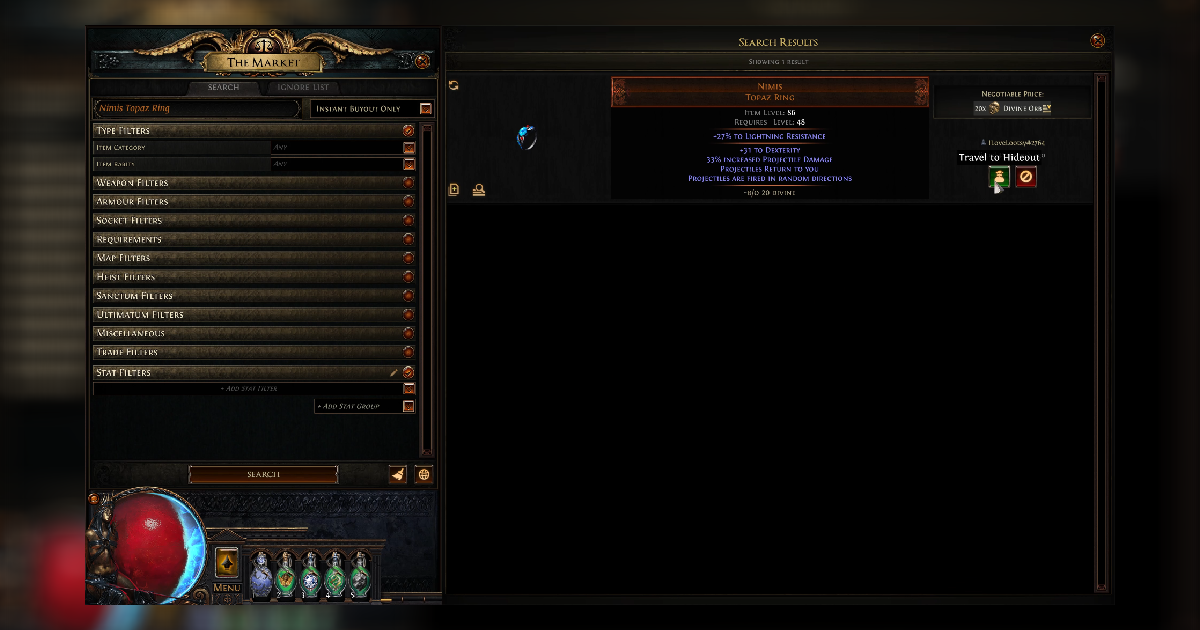Ignore the seller with red button
Screen dimensions: 1200x630
(1026, 178)
